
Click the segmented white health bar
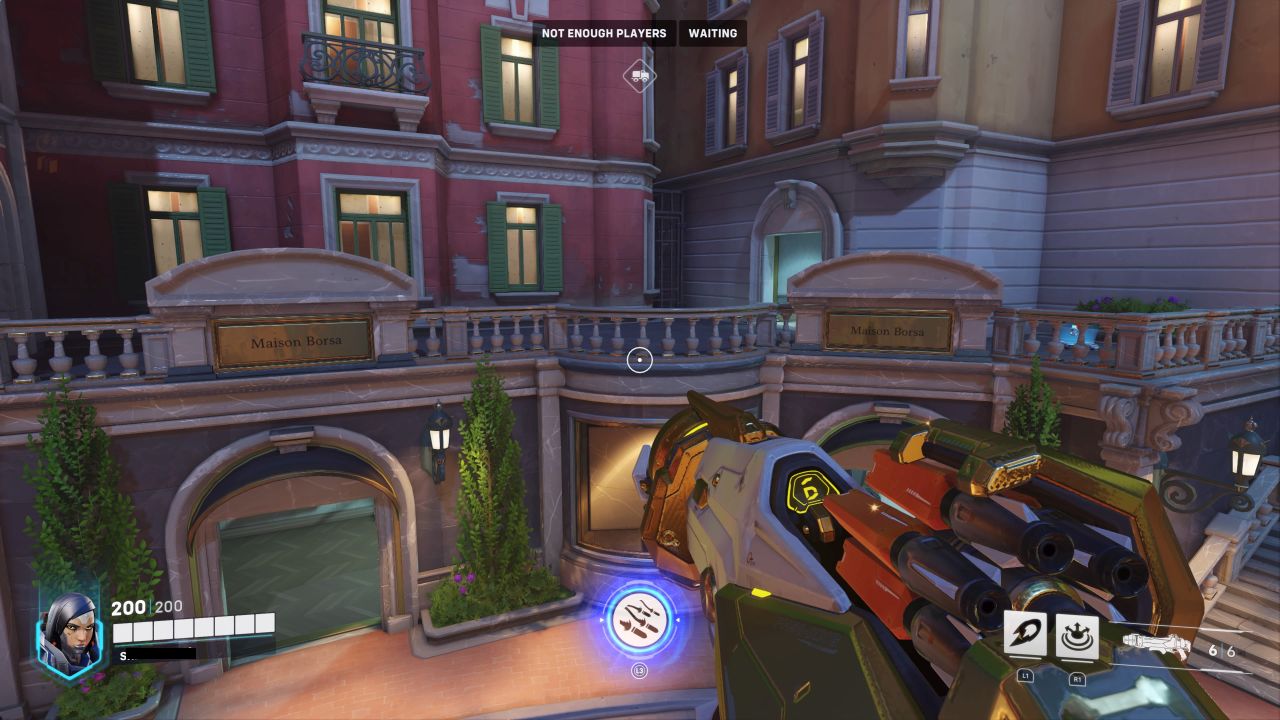[x=196, y=631]
